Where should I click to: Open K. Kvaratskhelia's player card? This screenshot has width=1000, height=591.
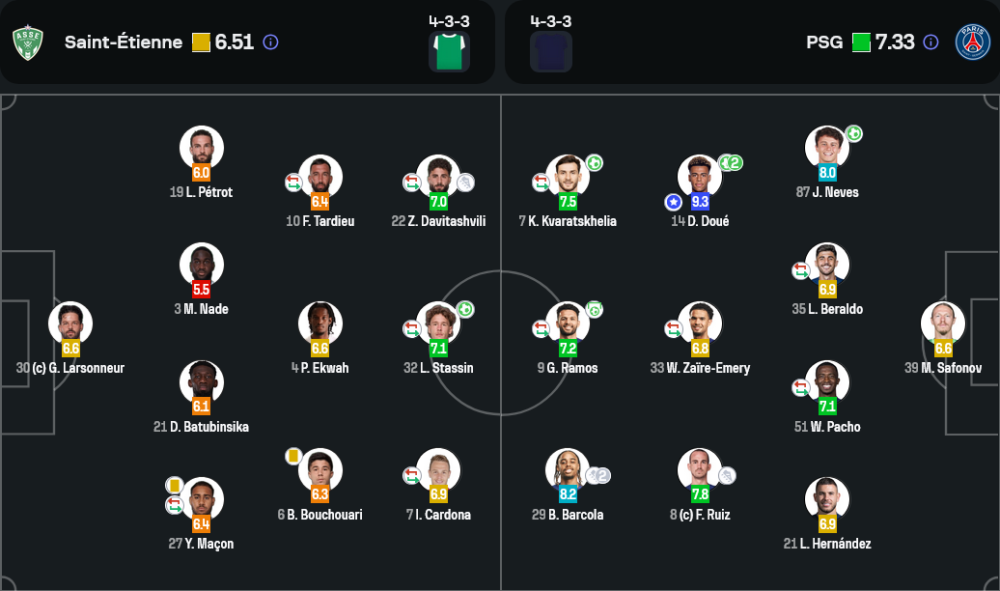tap(567, 177)
